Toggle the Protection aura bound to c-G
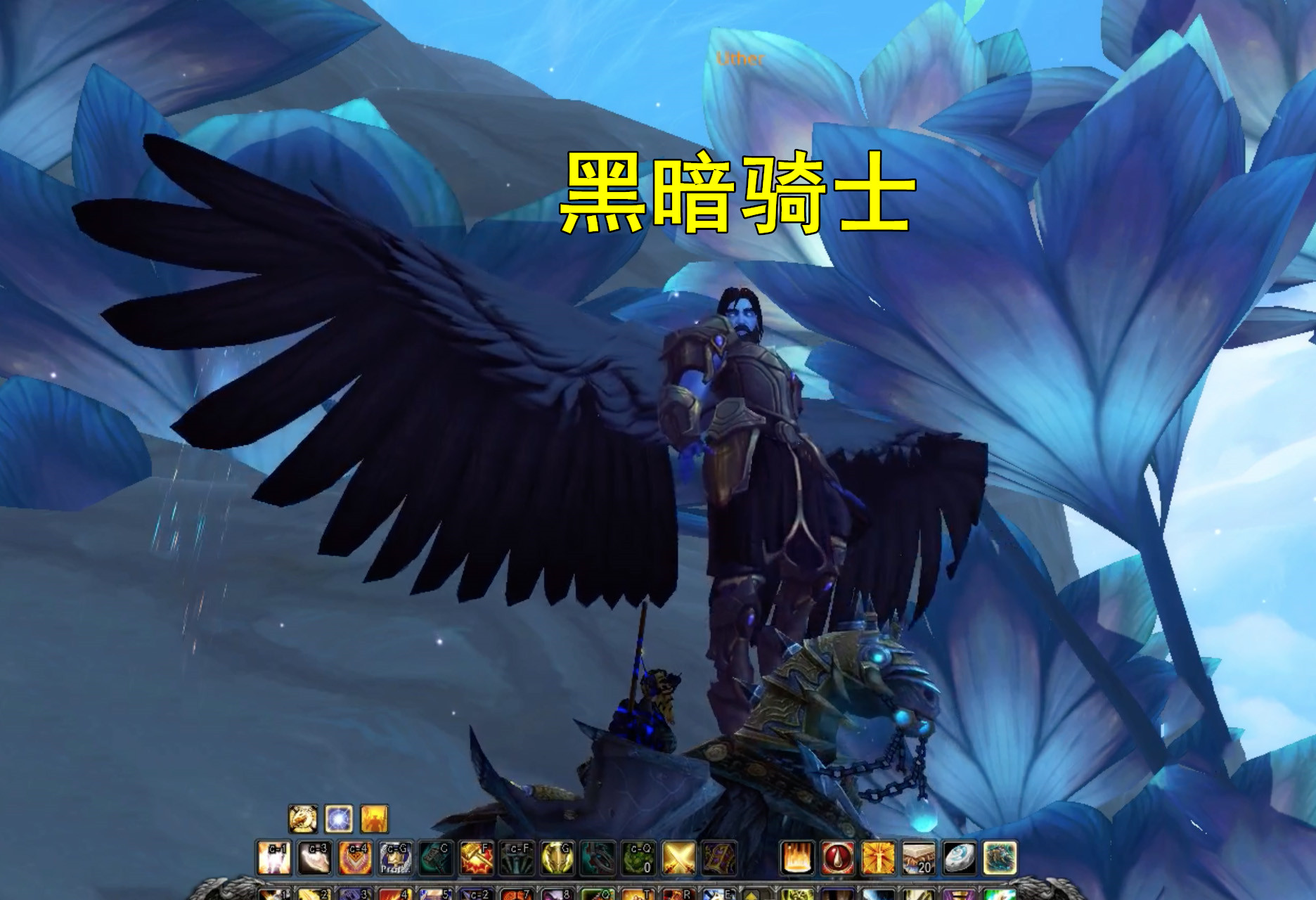 (396, 856)
